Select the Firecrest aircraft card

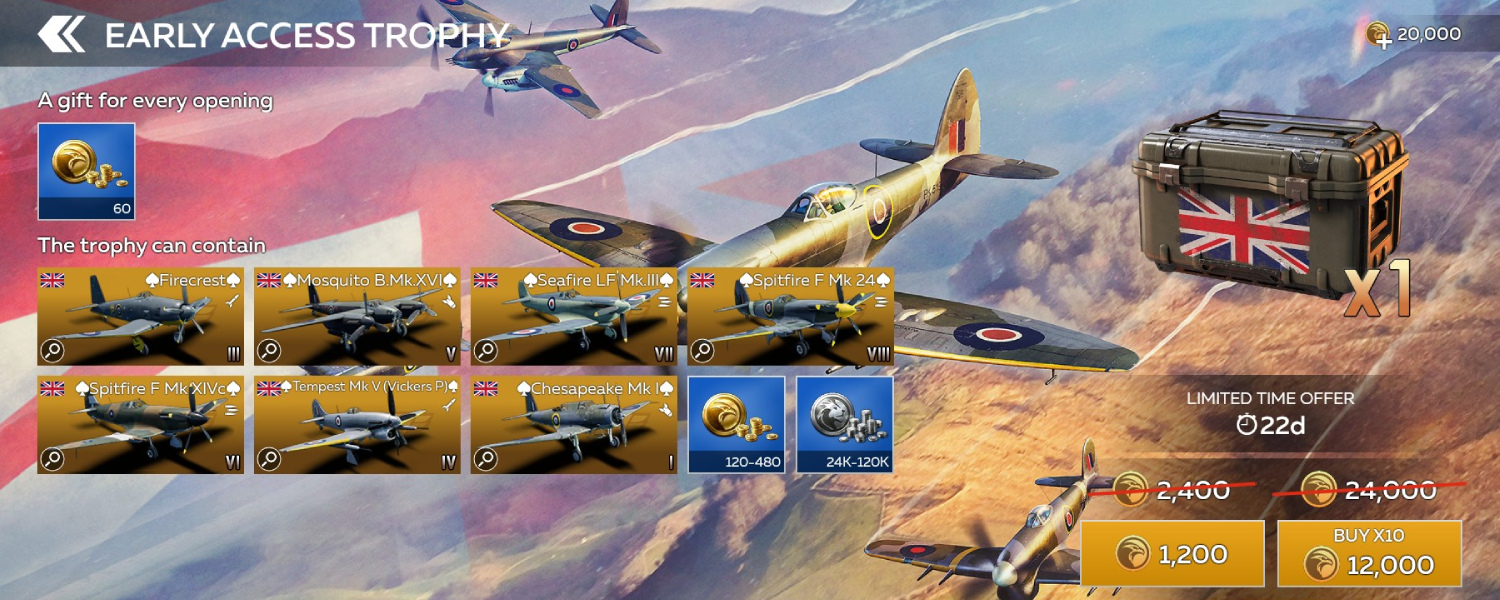140,316
